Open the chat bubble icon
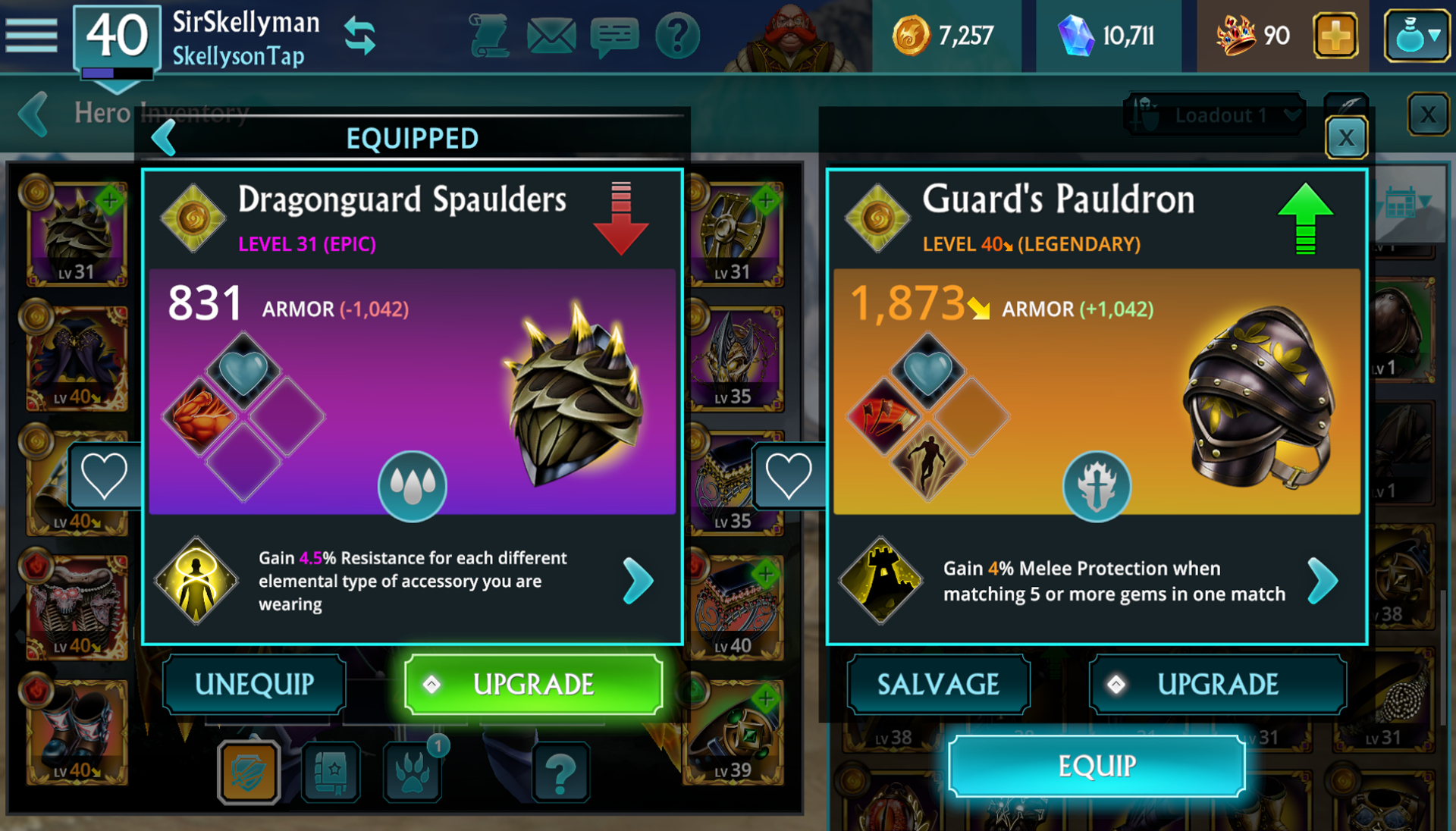The height and width of the screenshot is (831, 1456). coord(614,34)
